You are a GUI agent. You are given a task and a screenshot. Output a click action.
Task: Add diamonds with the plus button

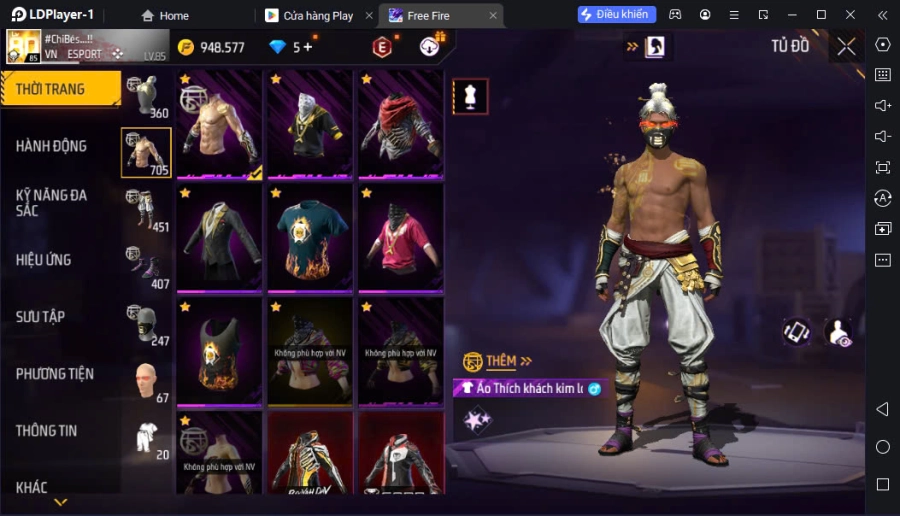(307, 47)
